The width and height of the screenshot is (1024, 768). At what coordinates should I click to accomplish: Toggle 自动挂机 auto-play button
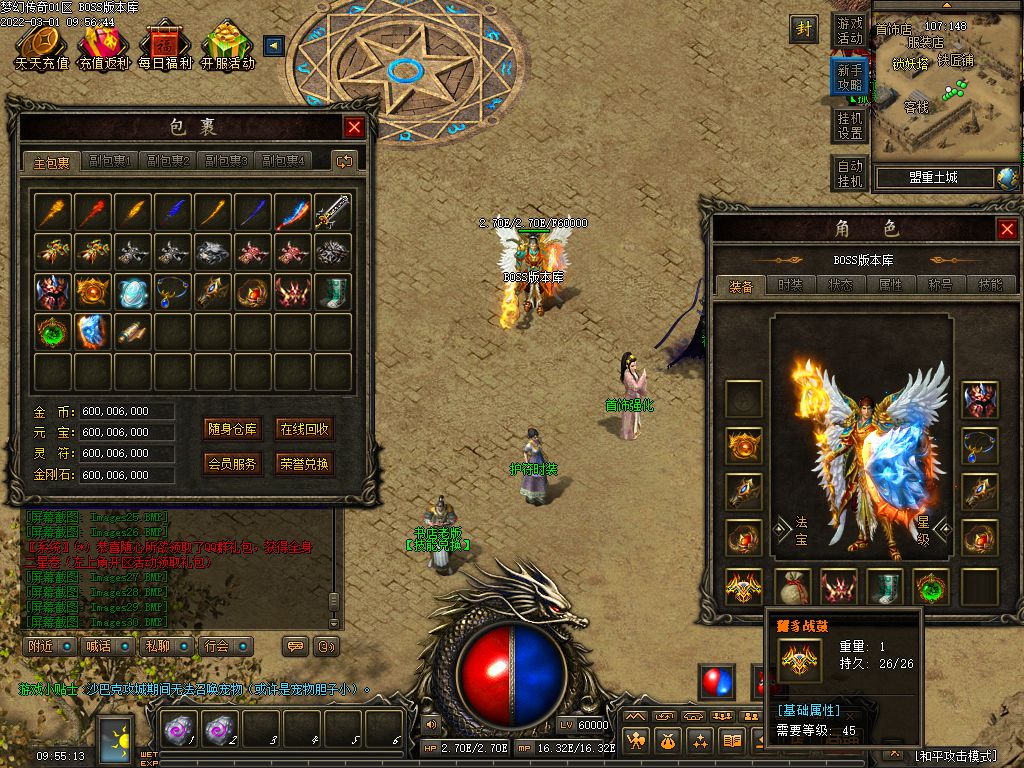850,174
